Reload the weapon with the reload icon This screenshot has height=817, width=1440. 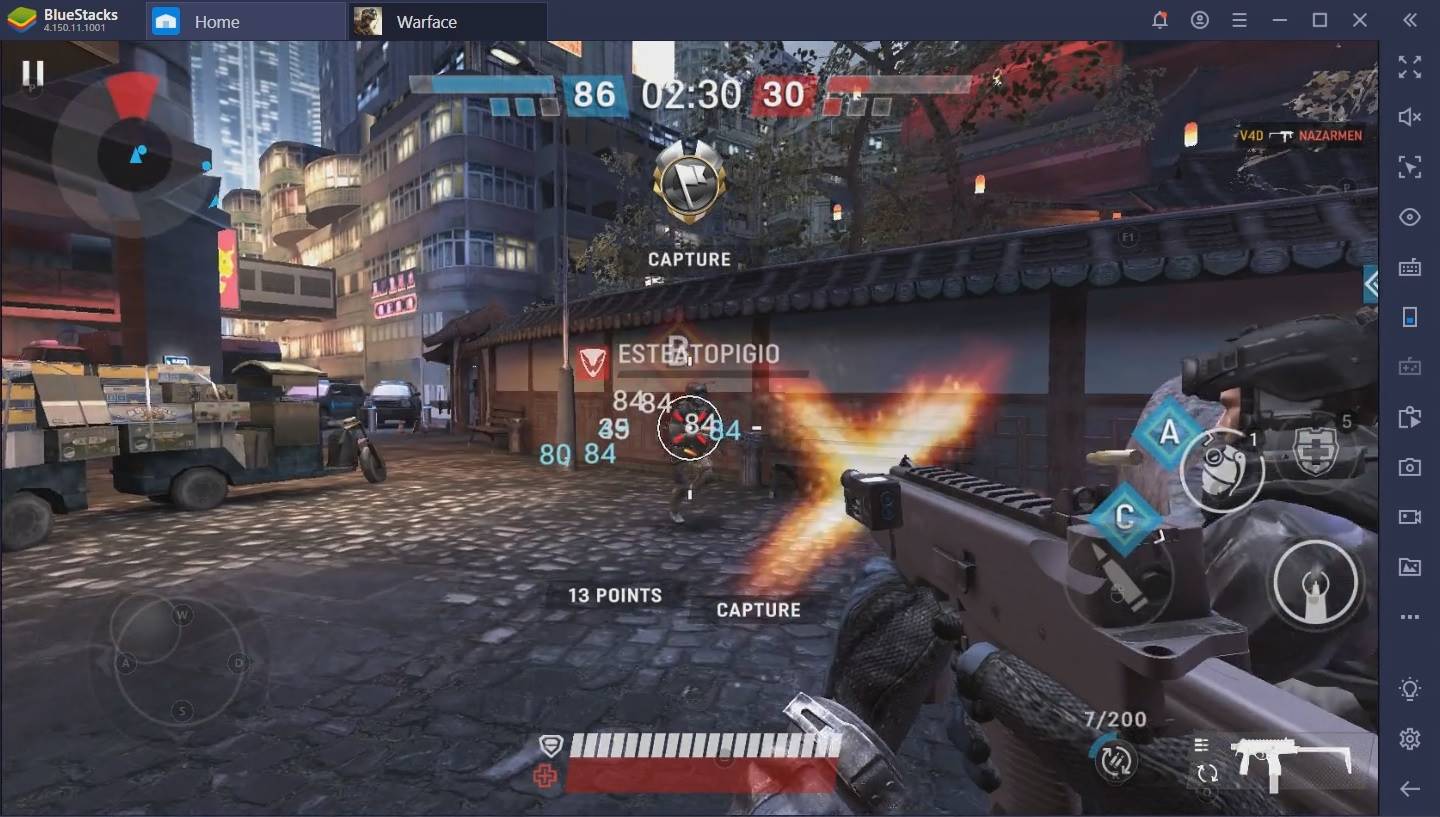click(1115, 762)
